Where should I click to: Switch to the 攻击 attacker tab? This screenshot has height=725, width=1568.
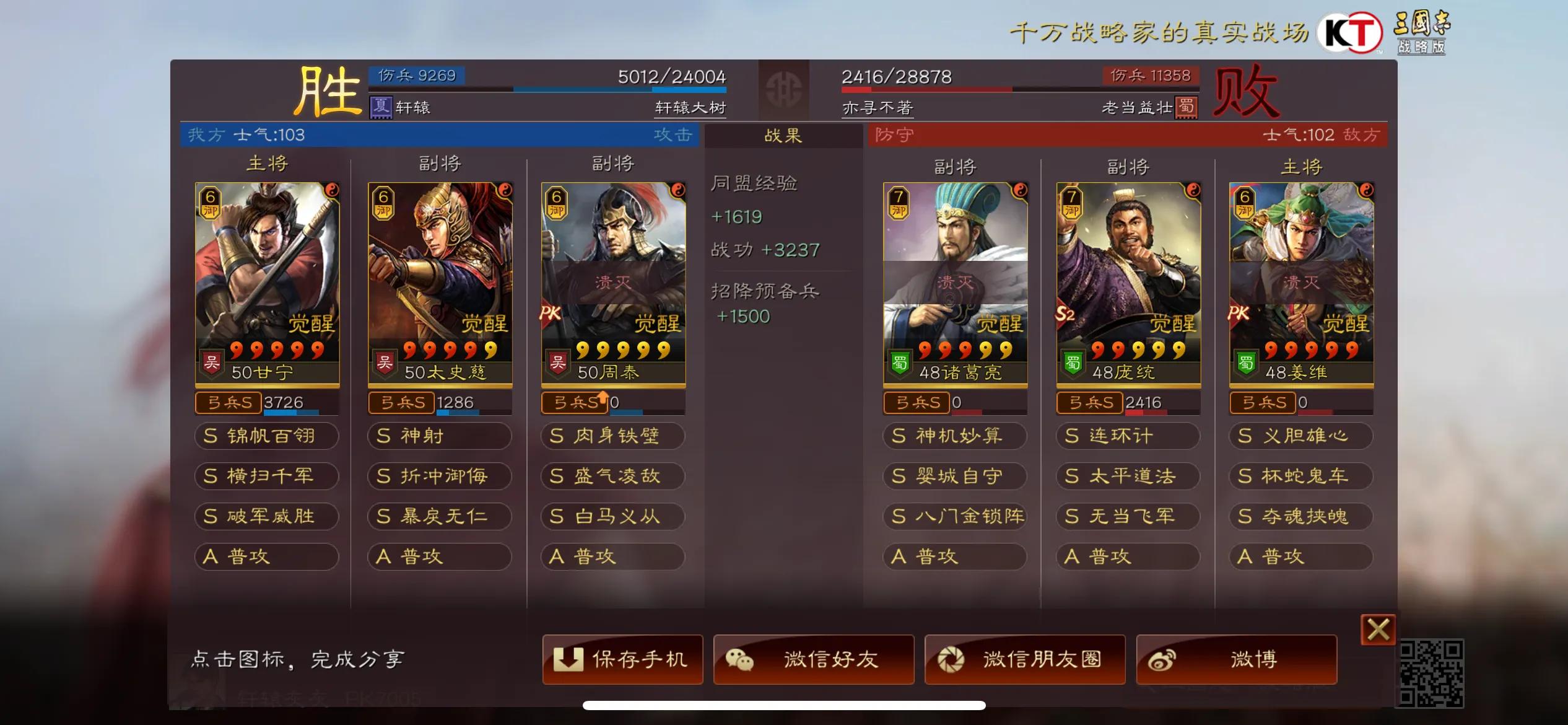click(x=673, y=135)
